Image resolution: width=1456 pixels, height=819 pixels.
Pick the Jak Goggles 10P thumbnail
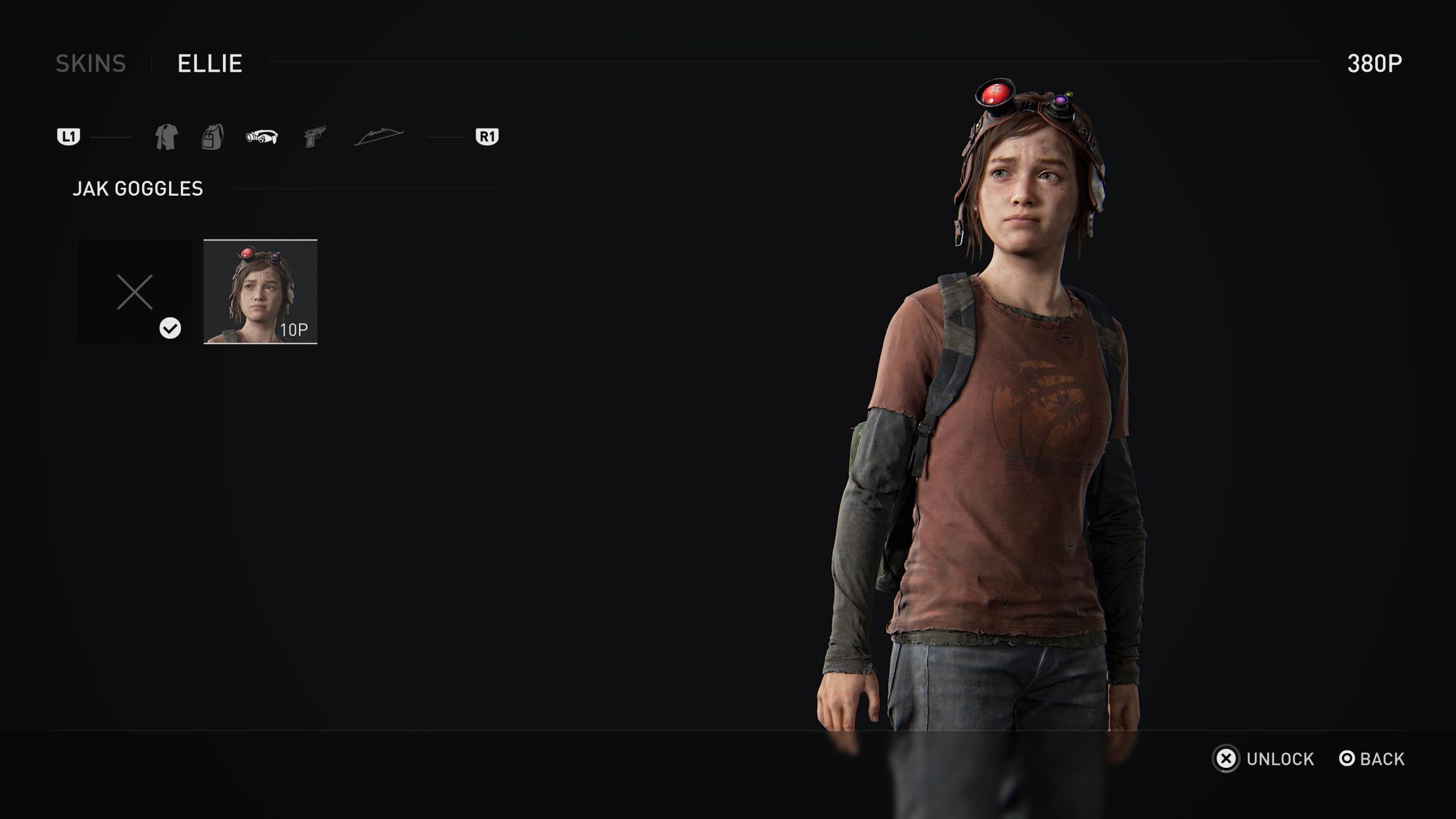pyautogui.click(x=260, y=292)
